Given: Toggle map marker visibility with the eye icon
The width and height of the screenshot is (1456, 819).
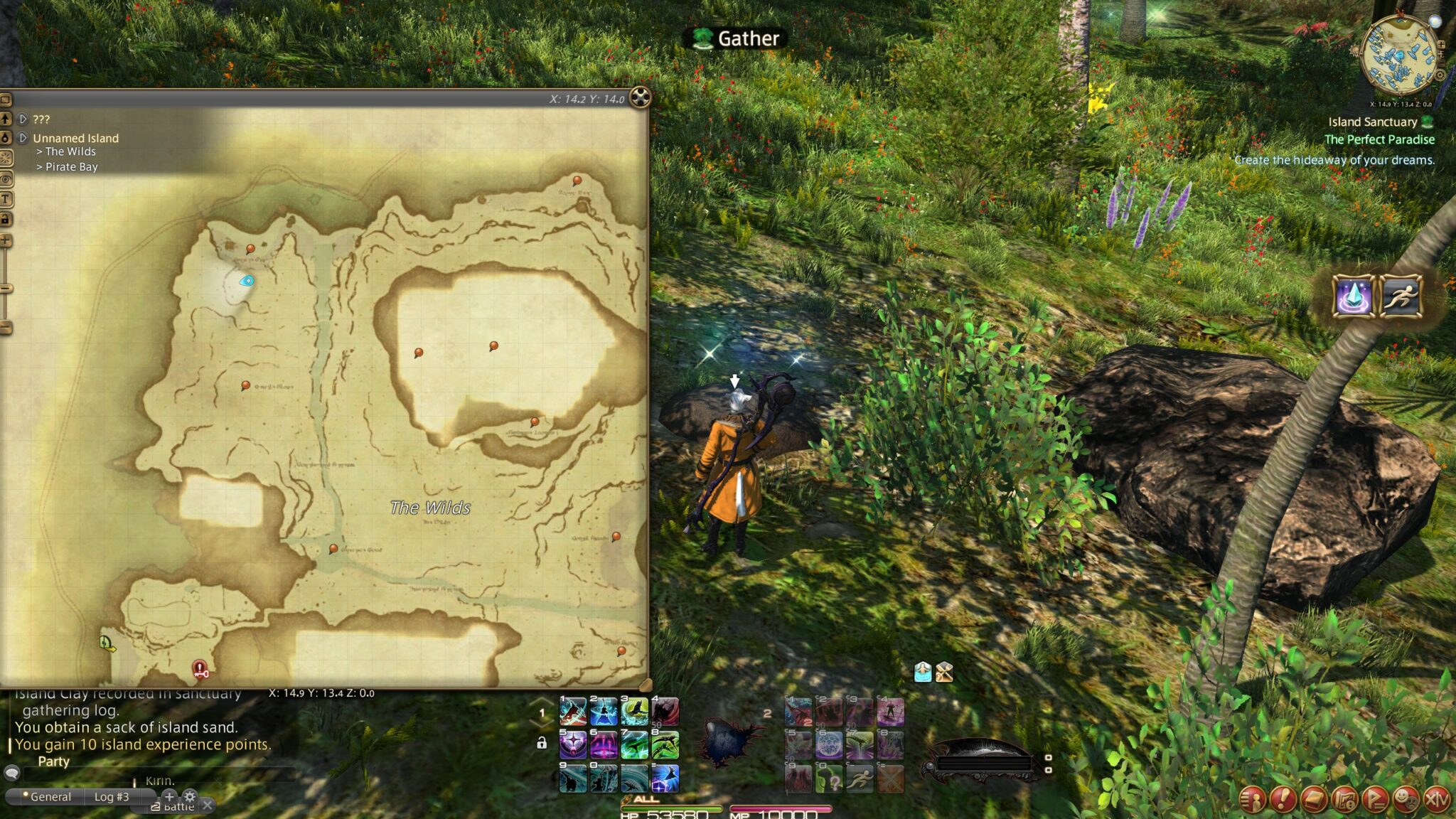Looking at the screenshot, I should pyautogui.click(x=5, y=177).
